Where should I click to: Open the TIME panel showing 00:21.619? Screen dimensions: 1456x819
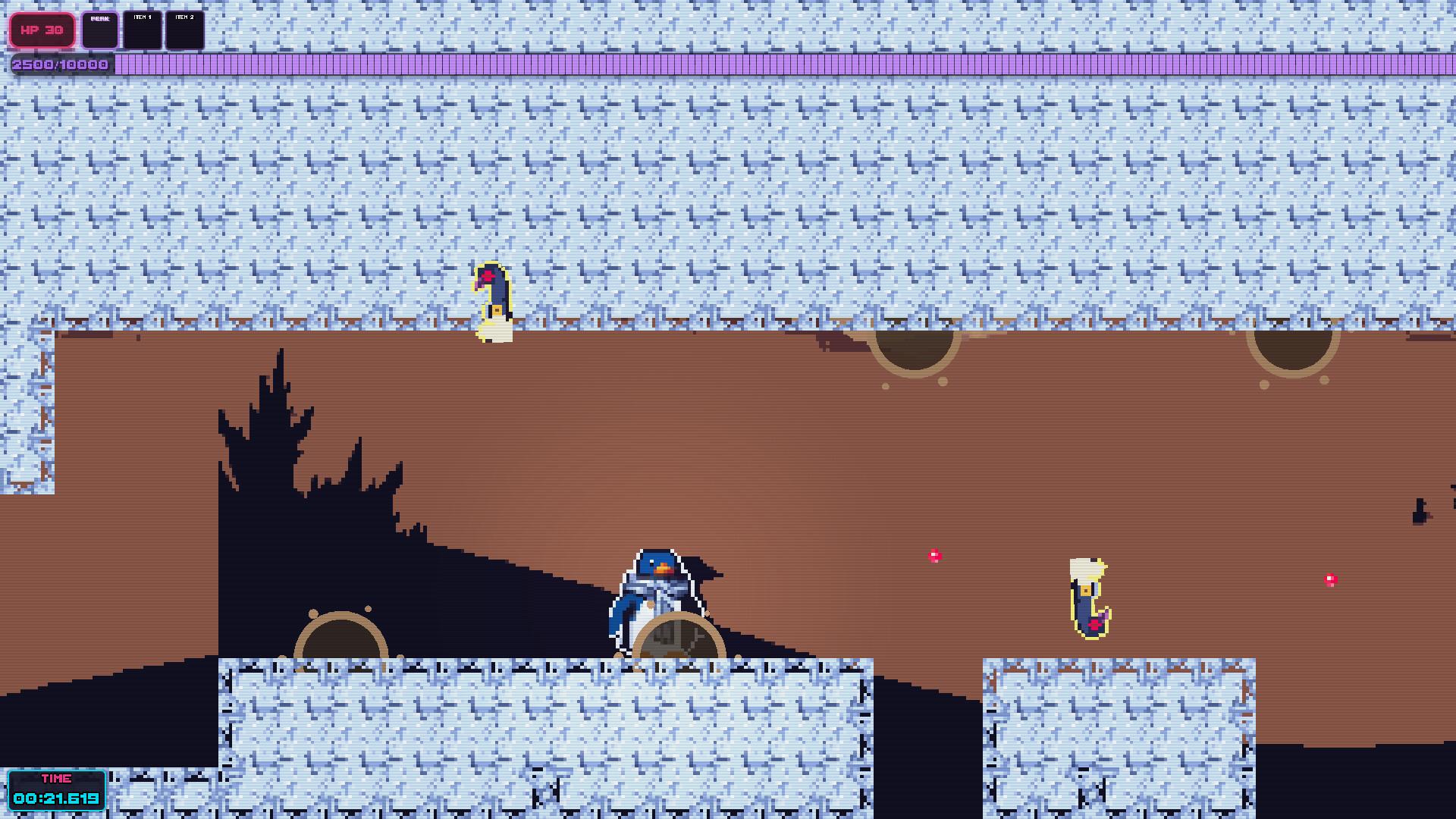point(57,789)
